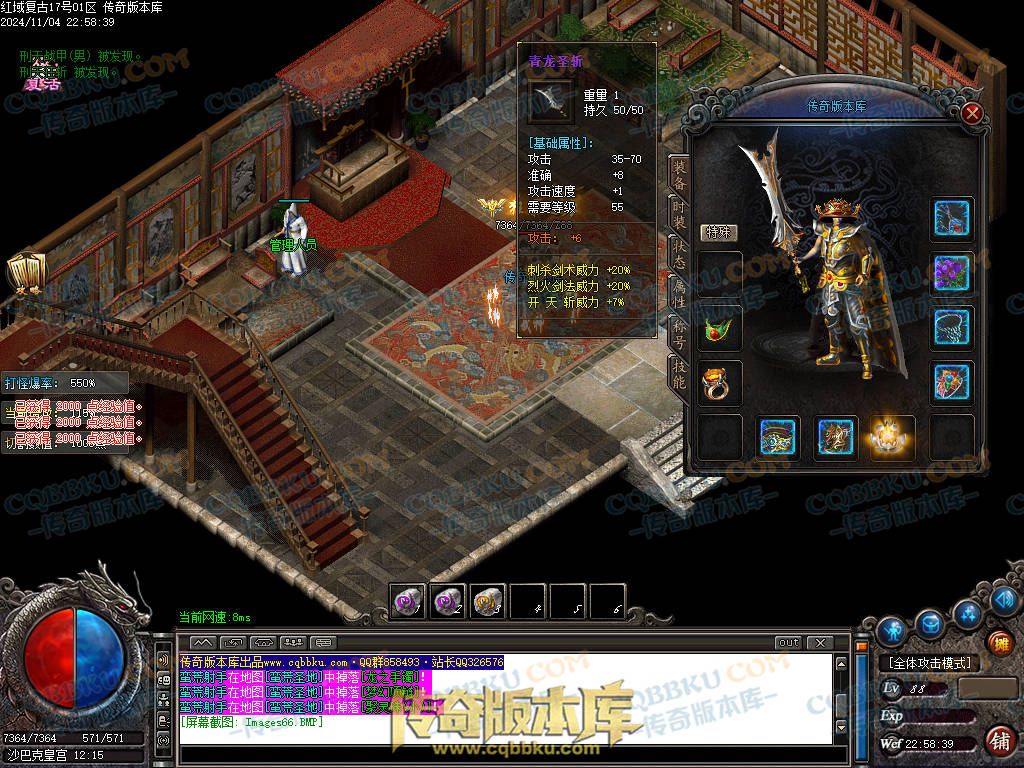
Task: Open the 铺 shop button
Action: coord(999,741)
